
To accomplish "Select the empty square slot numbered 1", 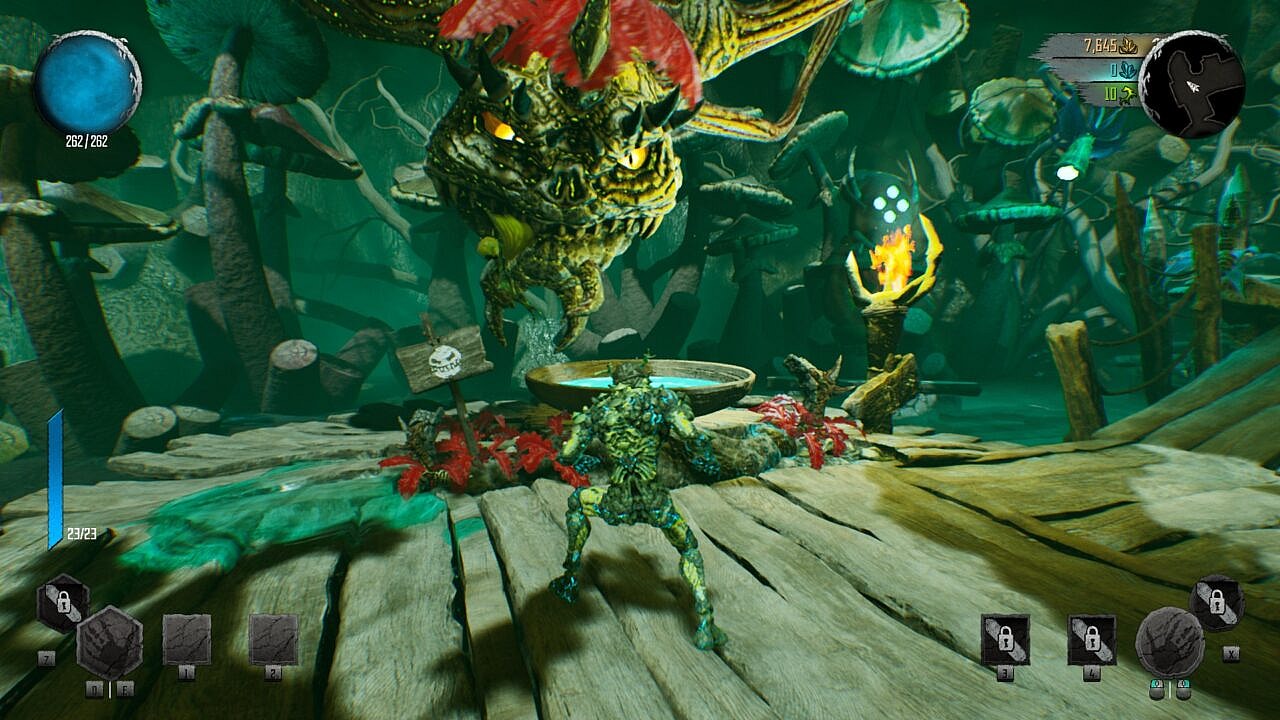I will click(x=187, y=639).
